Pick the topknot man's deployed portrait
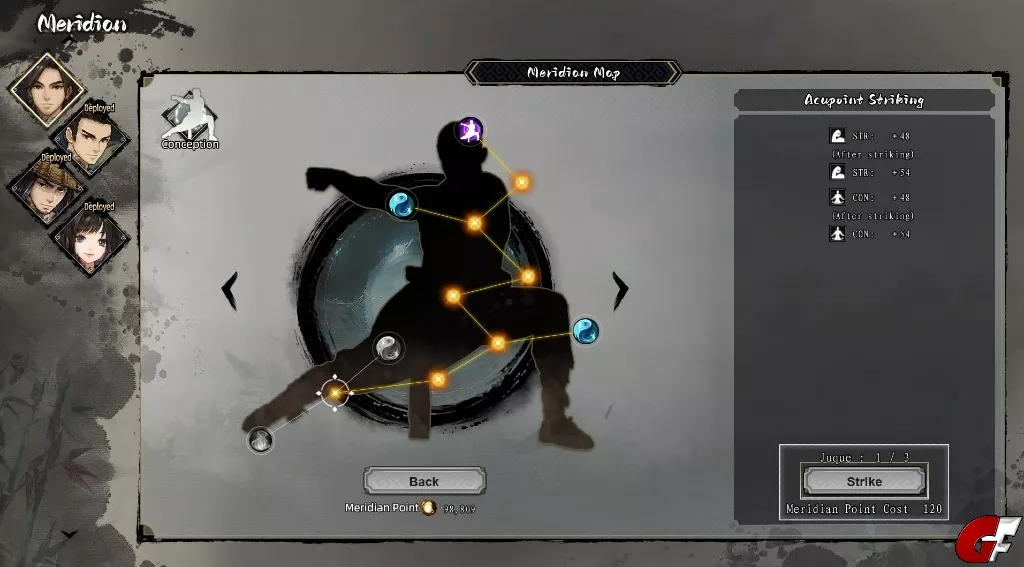 [92, 139]
